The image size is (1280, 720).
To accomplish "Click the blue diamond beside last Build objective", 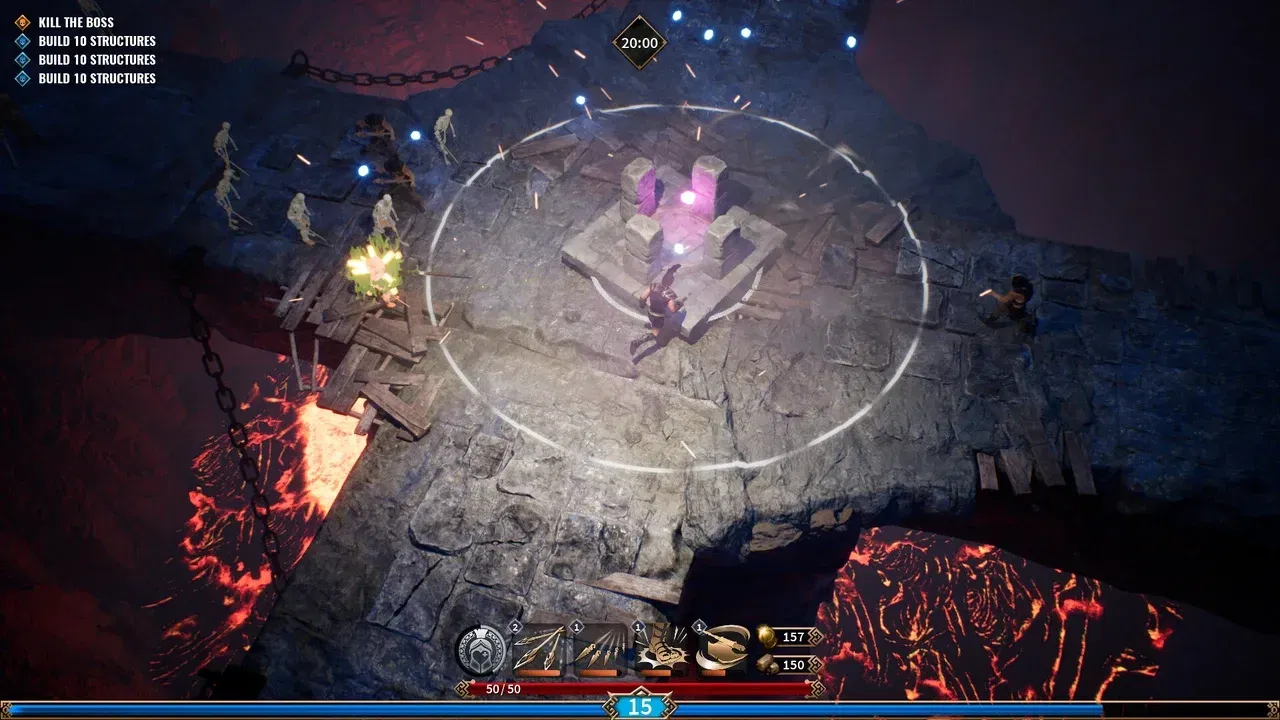I will point(22,78).
